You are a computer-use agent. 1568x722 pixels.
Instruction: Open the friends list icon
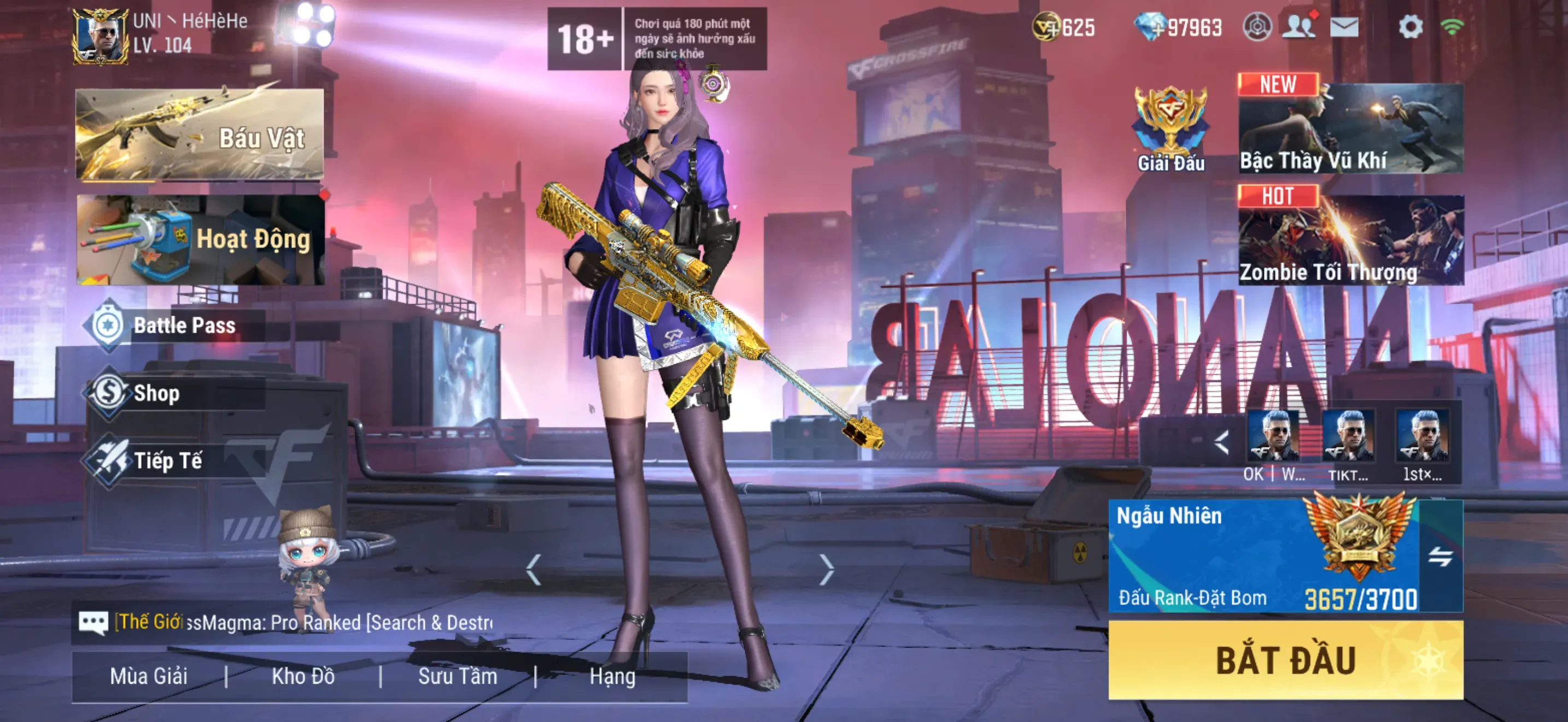point(1298,27)
